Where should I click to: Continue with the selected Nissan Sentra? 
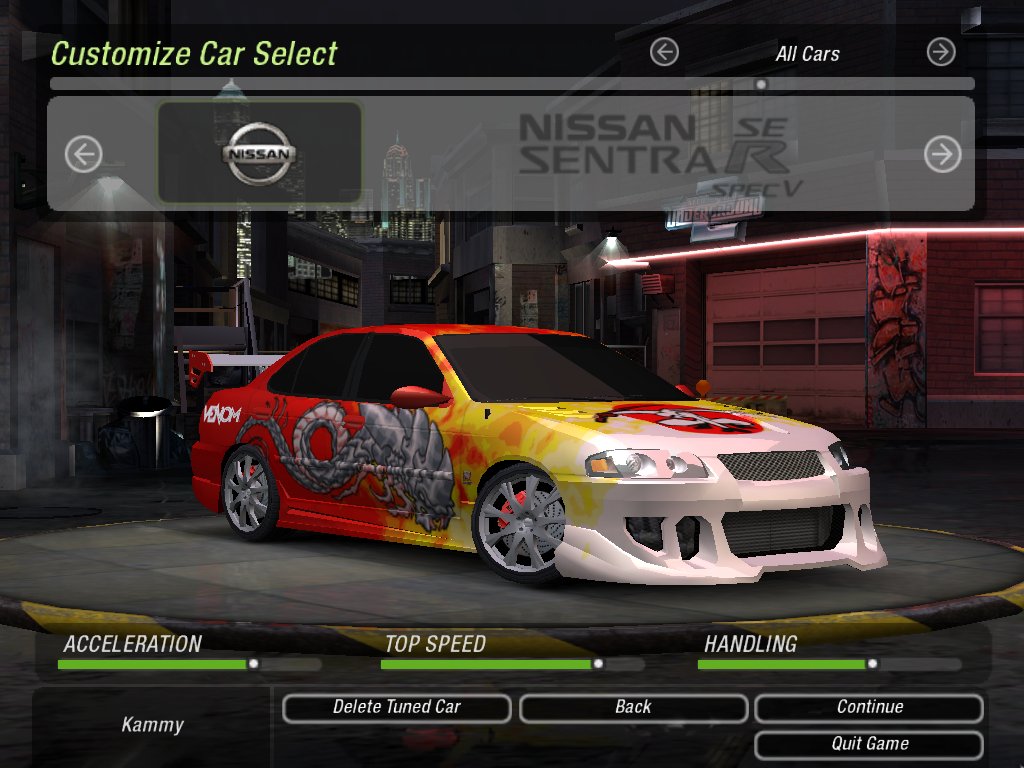869,708
